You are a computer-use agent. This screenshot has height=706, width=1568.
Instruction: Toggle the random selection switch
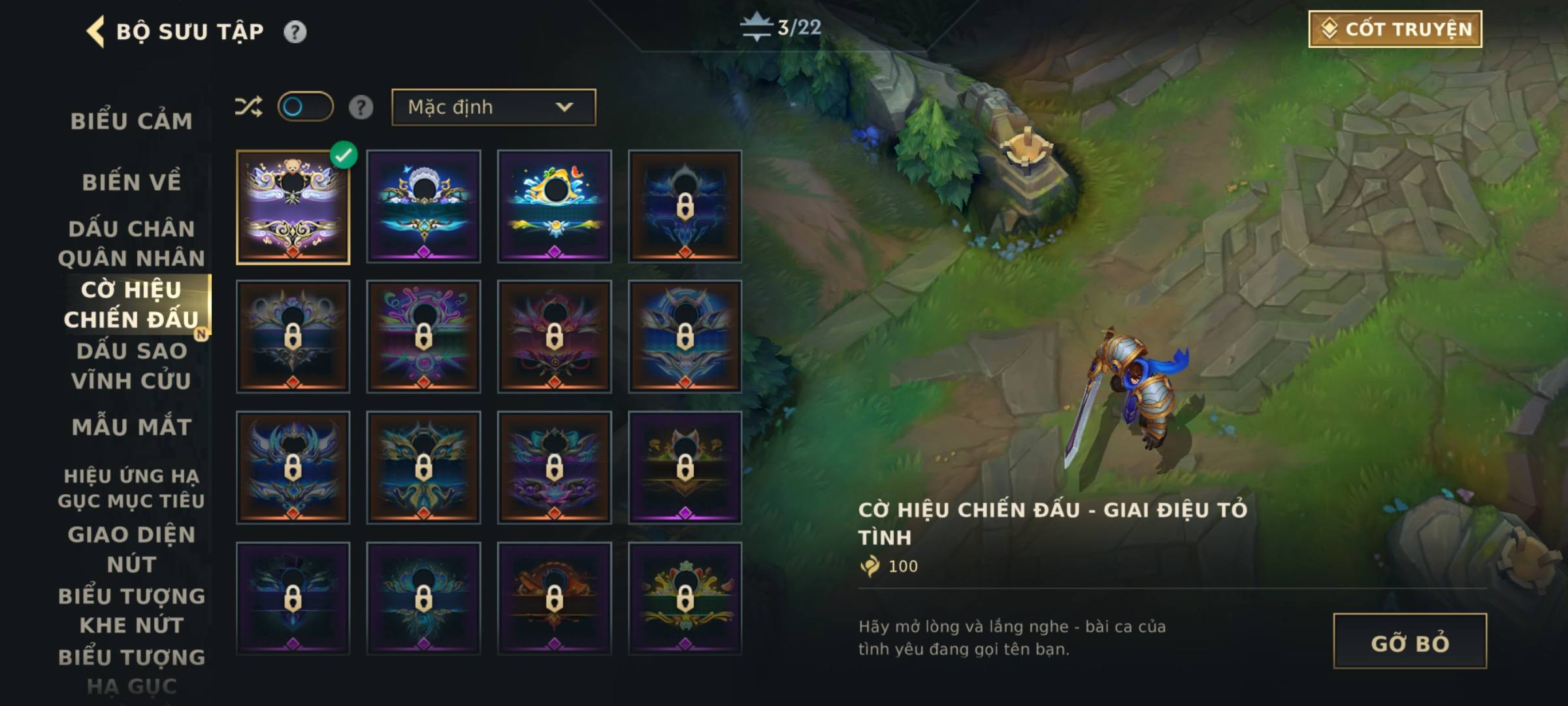click(305, 107)
